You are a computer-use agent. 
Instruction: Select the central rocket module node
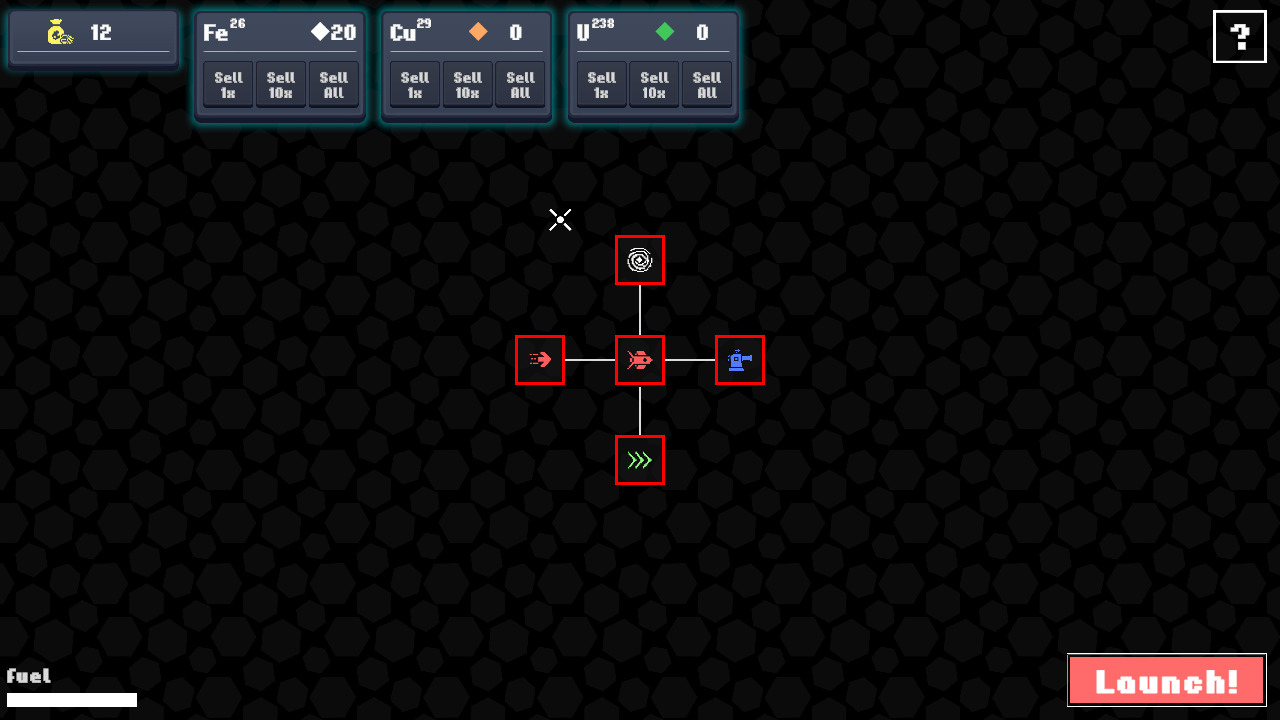[x=640, y=360]
